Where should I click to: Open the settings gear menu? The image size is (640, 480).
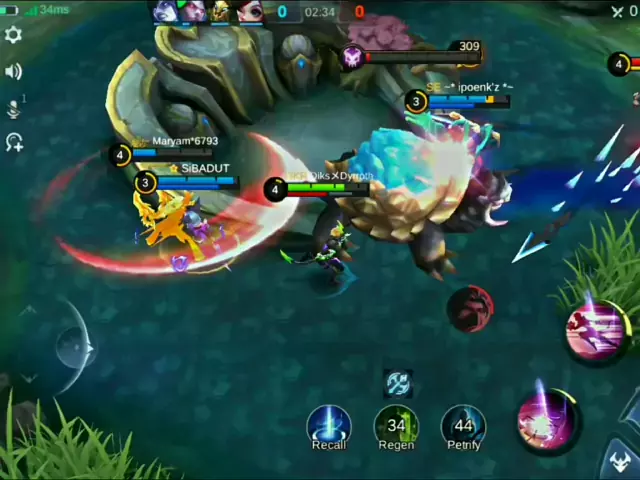[x=14, y=35]
